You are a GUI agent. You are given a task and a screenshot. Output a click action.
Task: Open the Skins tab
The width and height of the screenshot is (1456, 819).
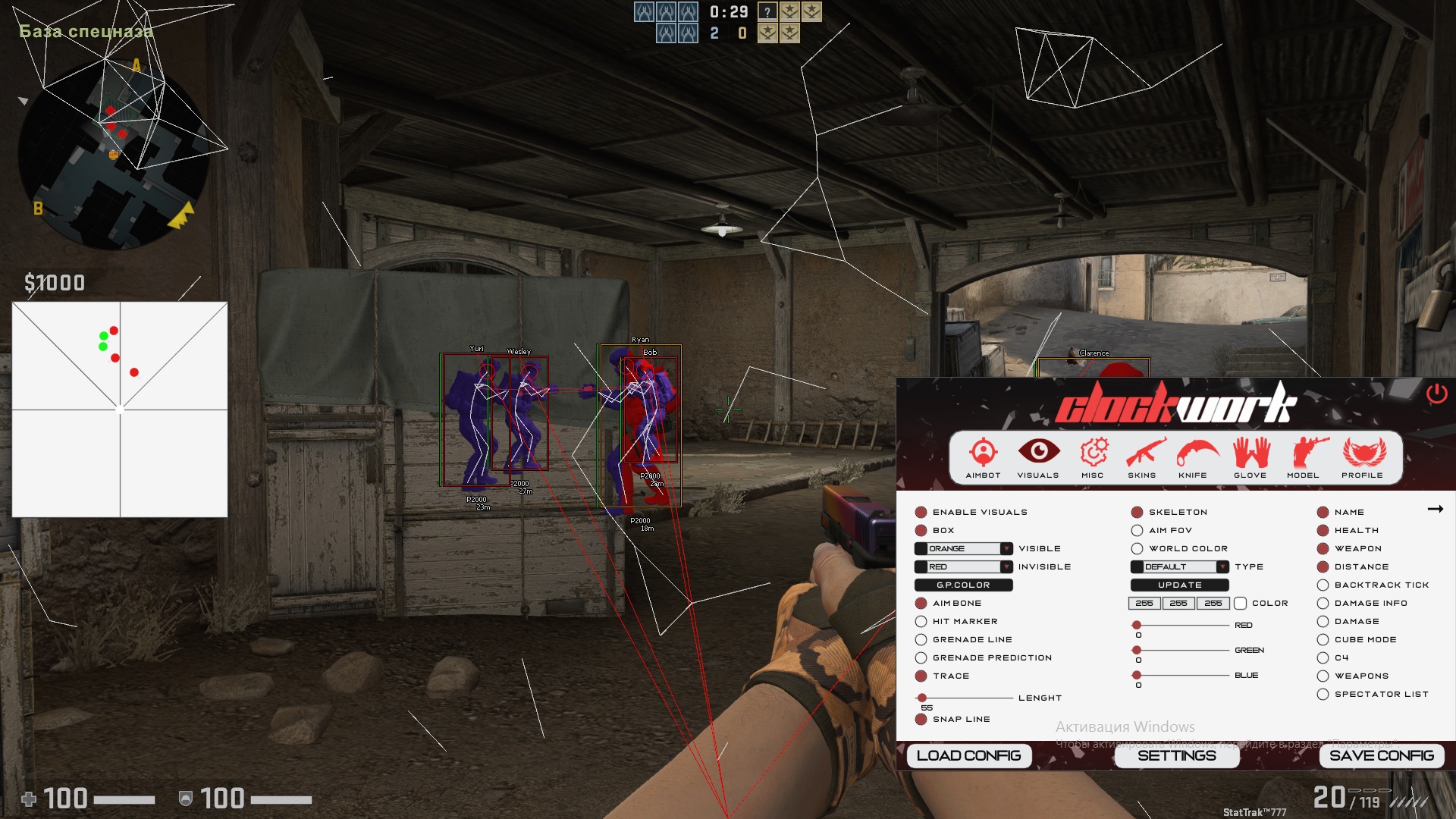(x=1142, y=457)
